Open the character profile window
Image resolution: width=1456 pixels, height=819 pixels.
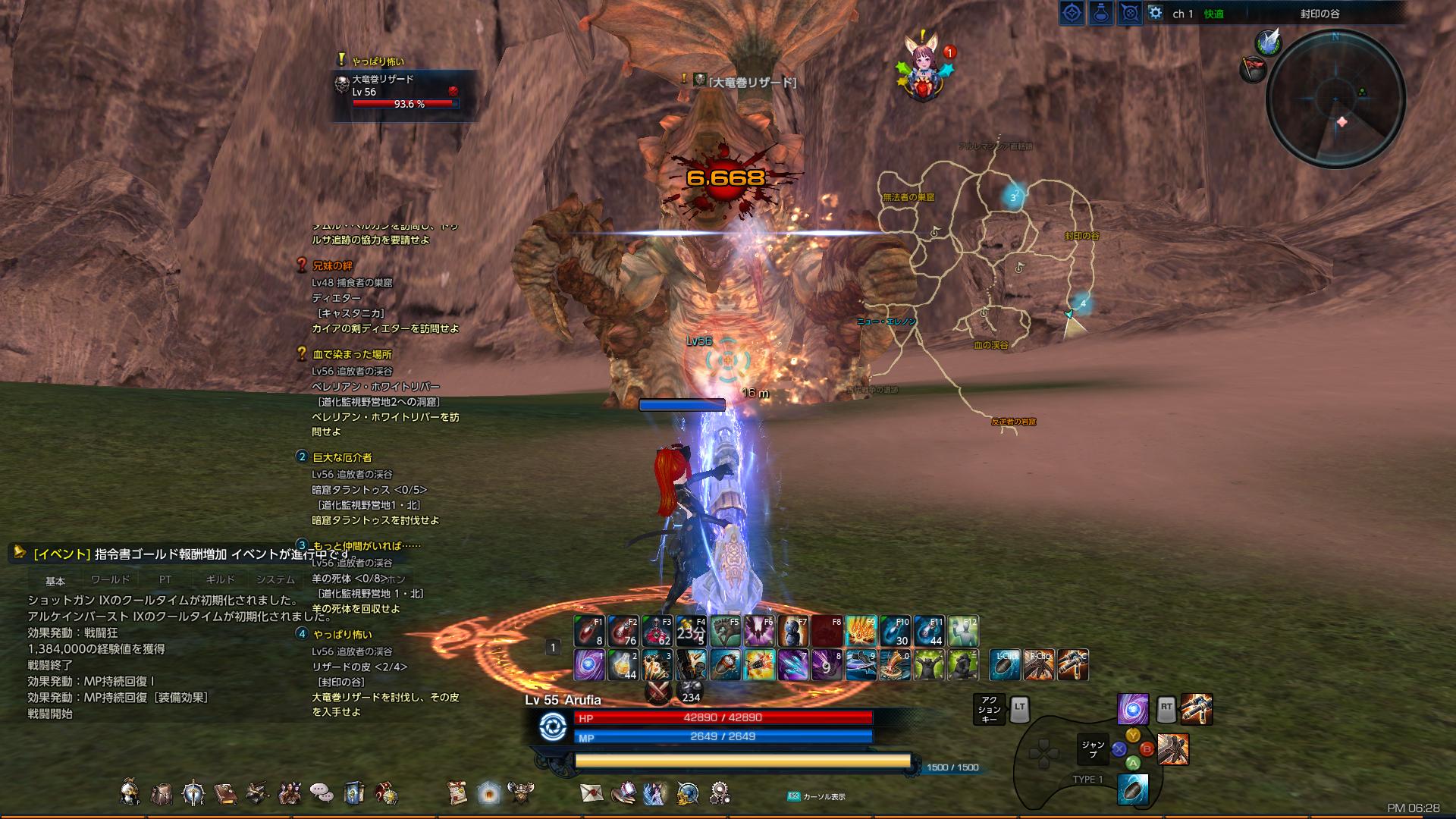click(x=130, y=791)
